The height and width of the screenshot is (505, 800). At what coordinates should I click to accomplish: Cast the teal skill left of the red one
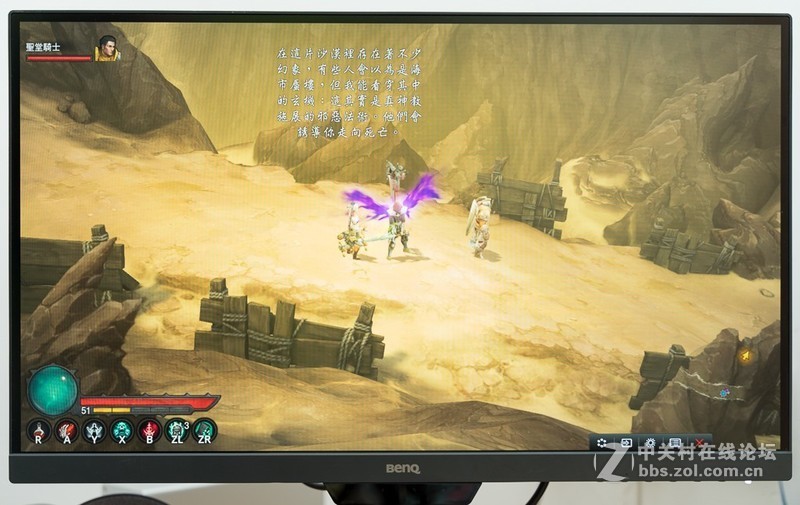click(122, 430)
